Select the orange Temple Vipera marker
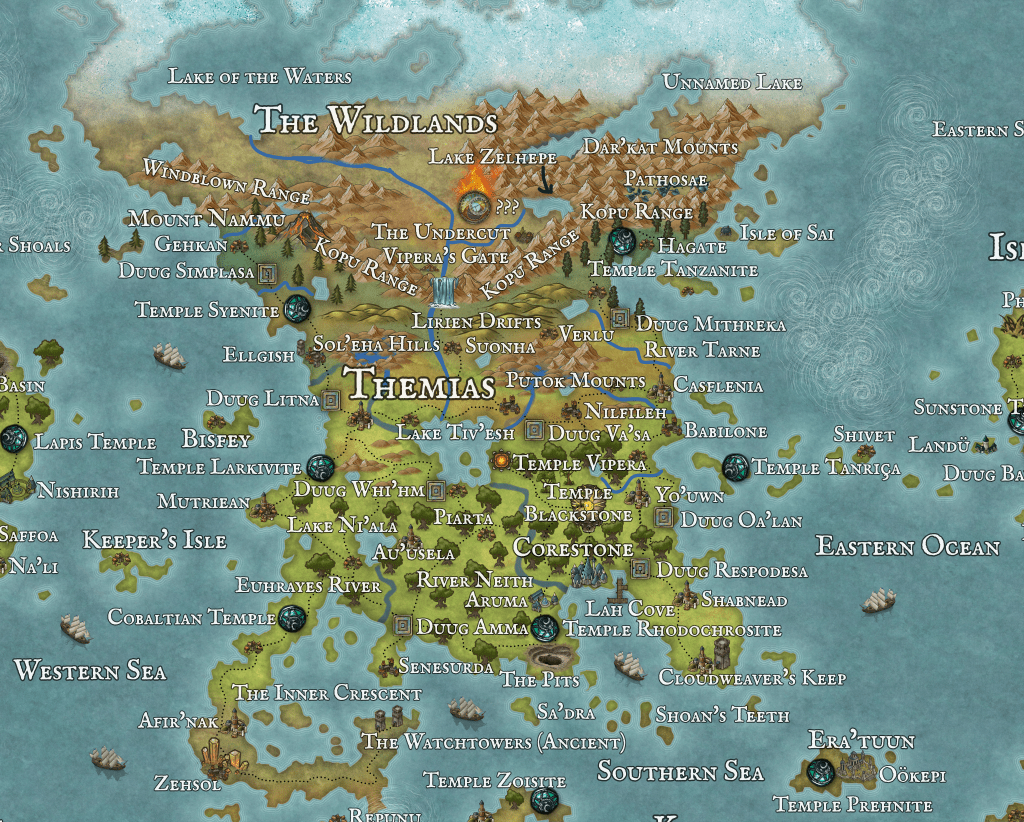This screenshot has height=822, width=1024. pyautogui.click(x=501, y=461)
